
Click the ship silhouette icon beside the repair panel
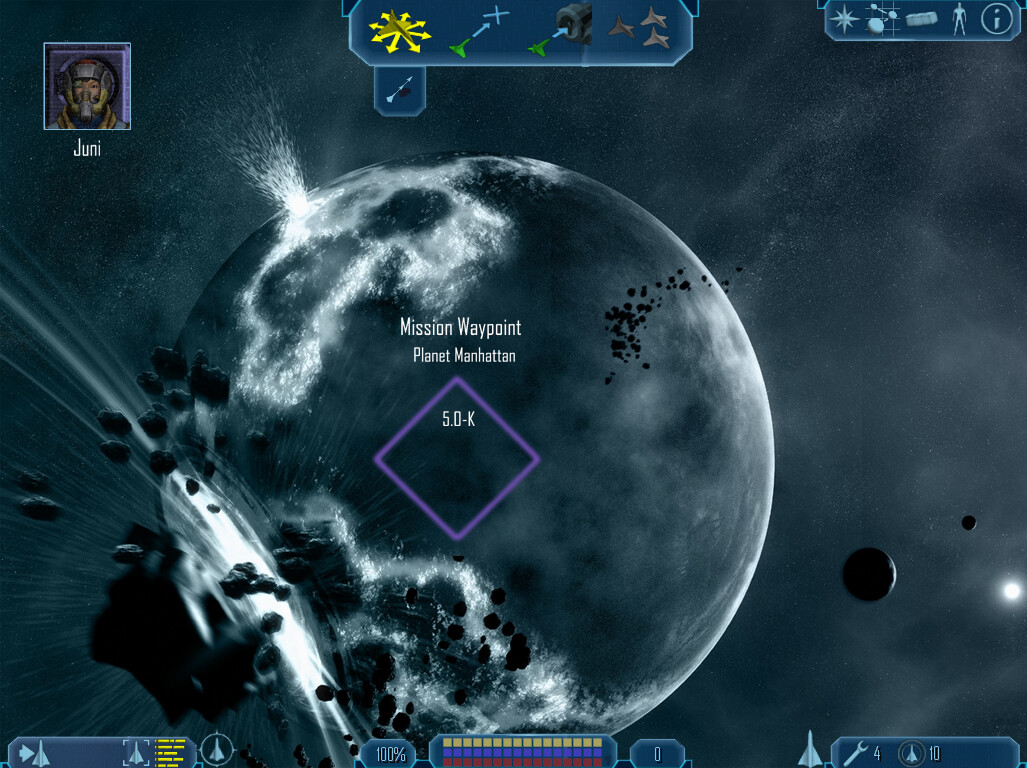coord(813,749)
